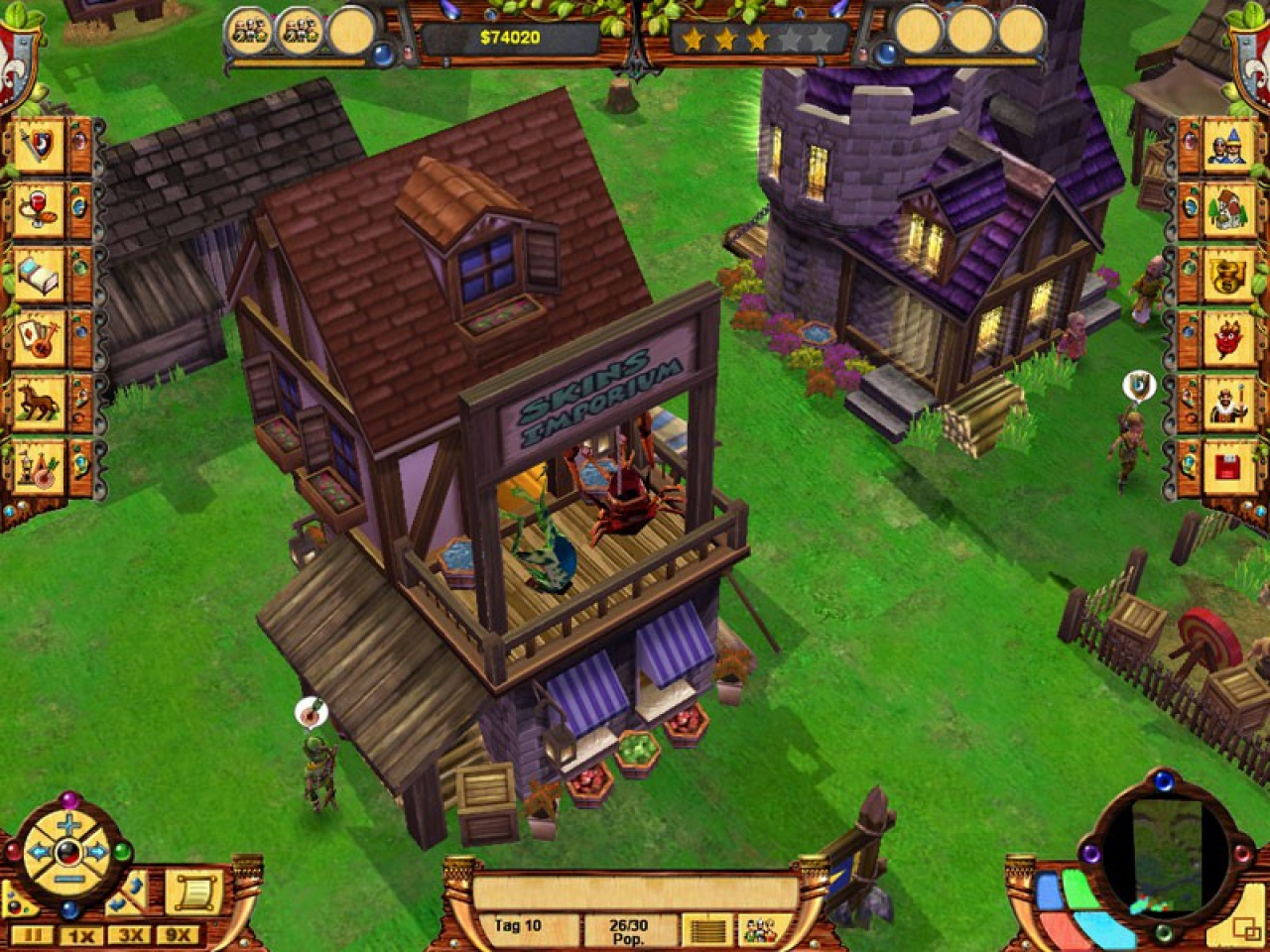Image resolution: width=1270 pixels, height=952 pixels.
Task: Select the house construction icon
Action: click(x=1227, y=211)
